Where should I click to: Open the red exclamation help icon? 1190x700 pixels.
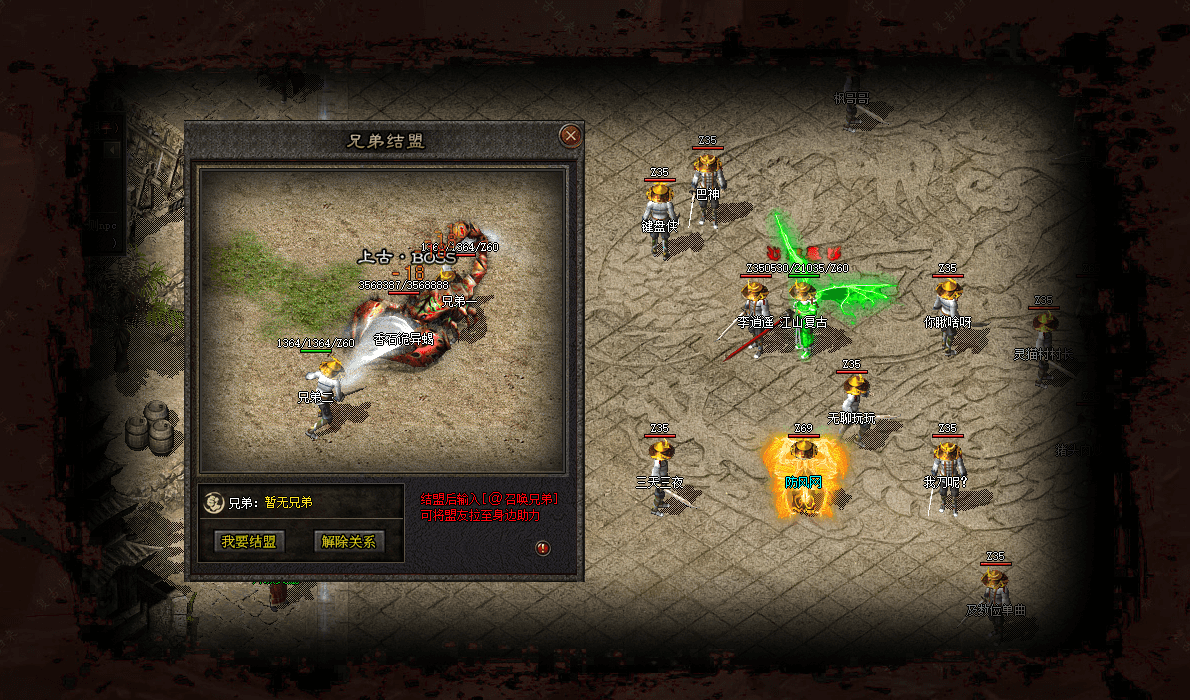542,548
